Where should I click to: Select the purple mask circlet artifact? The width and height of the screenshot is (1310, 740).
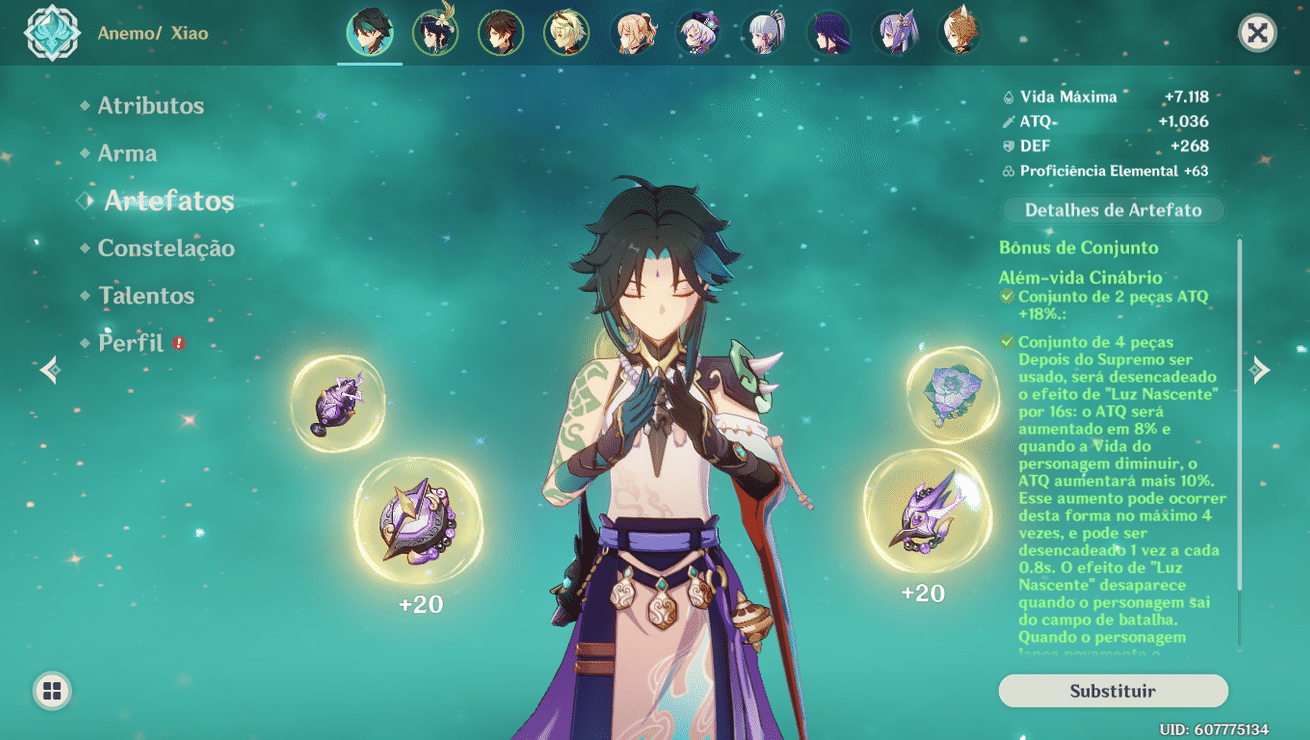pos(927,512)
